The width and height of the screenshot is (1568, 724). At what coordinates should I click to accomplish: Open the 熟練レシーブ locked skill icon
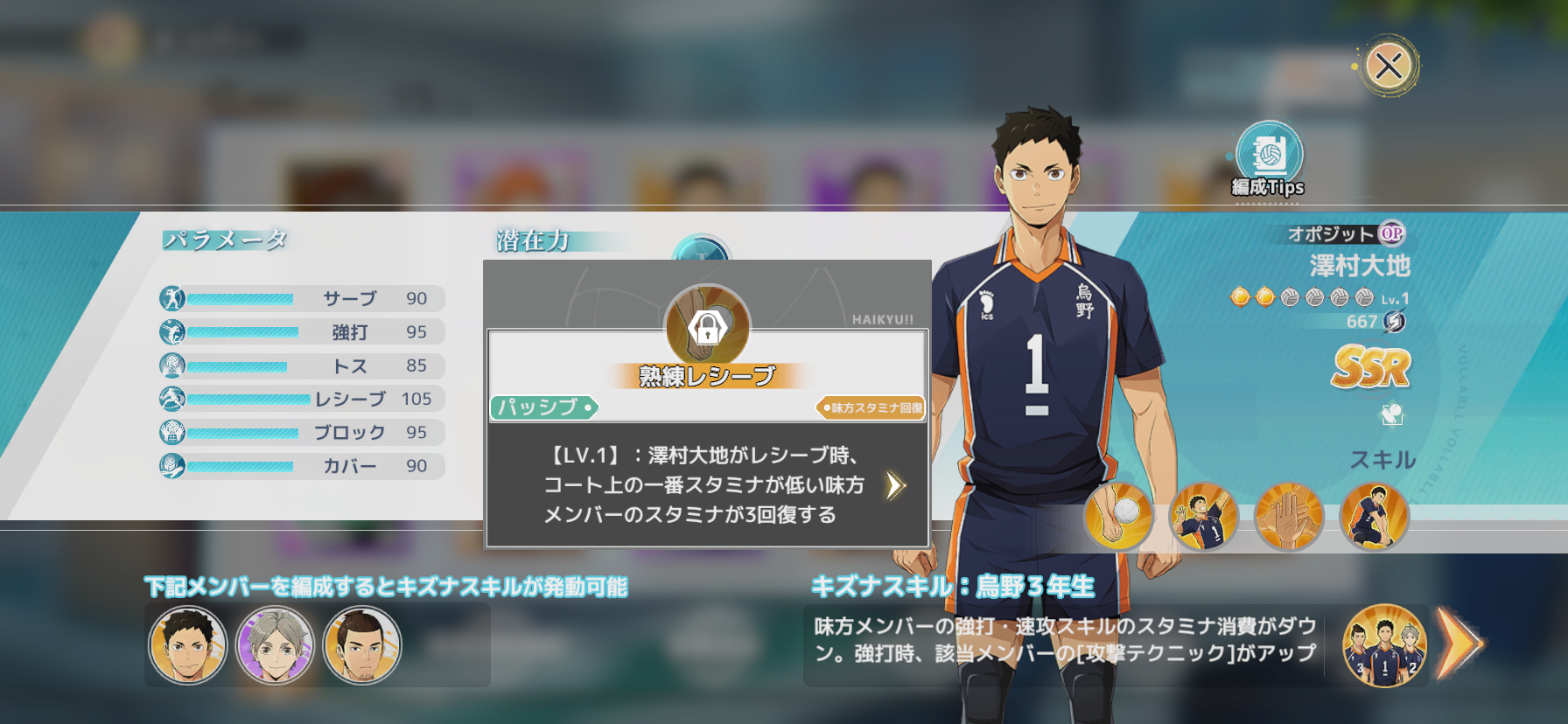(707, 326)
